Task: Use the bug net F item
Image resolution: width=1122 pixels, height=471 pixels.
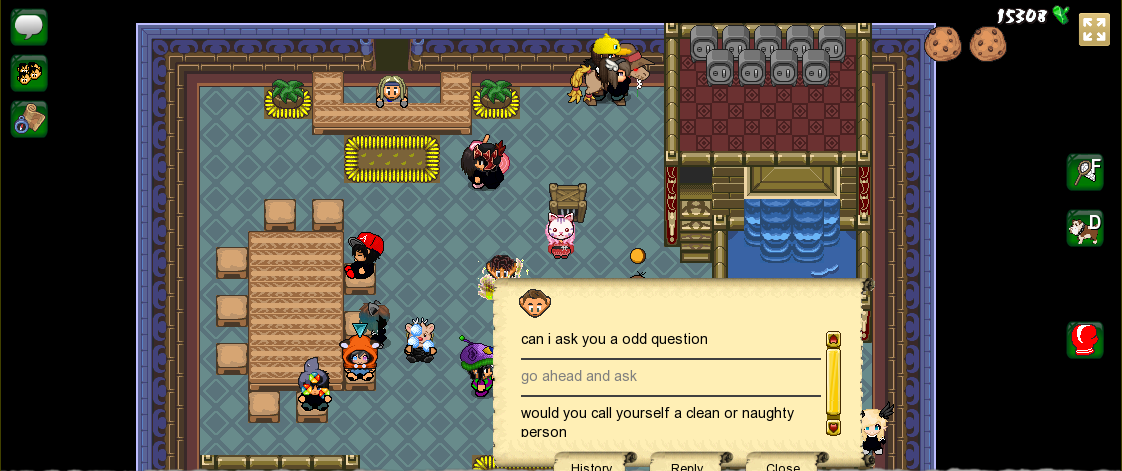Action: [x=1084, y=172]
